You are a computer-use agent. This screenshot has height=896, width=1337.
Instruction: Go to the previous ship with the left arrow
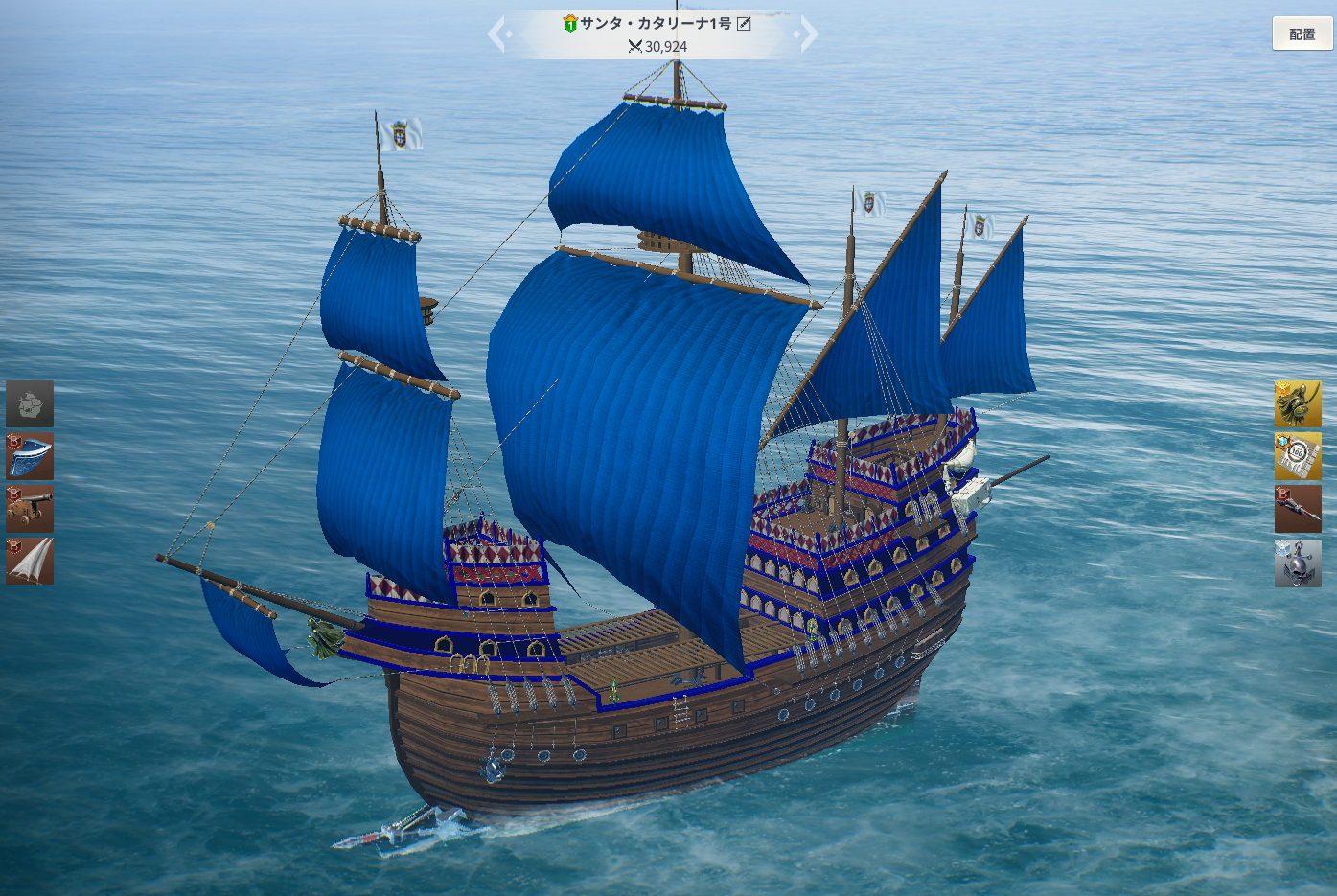coord(497,34)
